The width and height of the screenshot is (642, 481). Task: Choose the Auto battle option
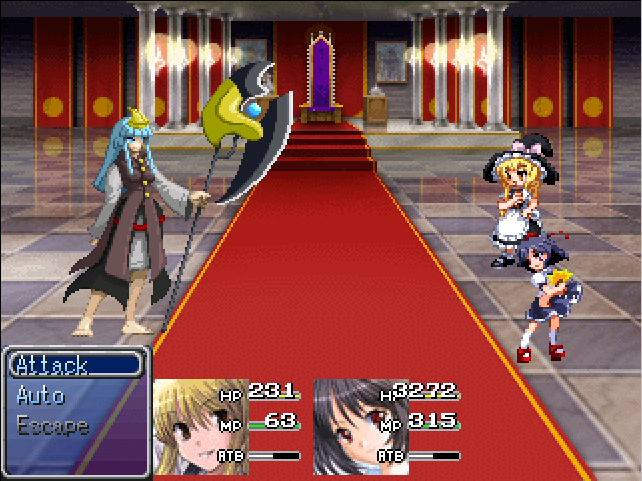click(41, 395)
